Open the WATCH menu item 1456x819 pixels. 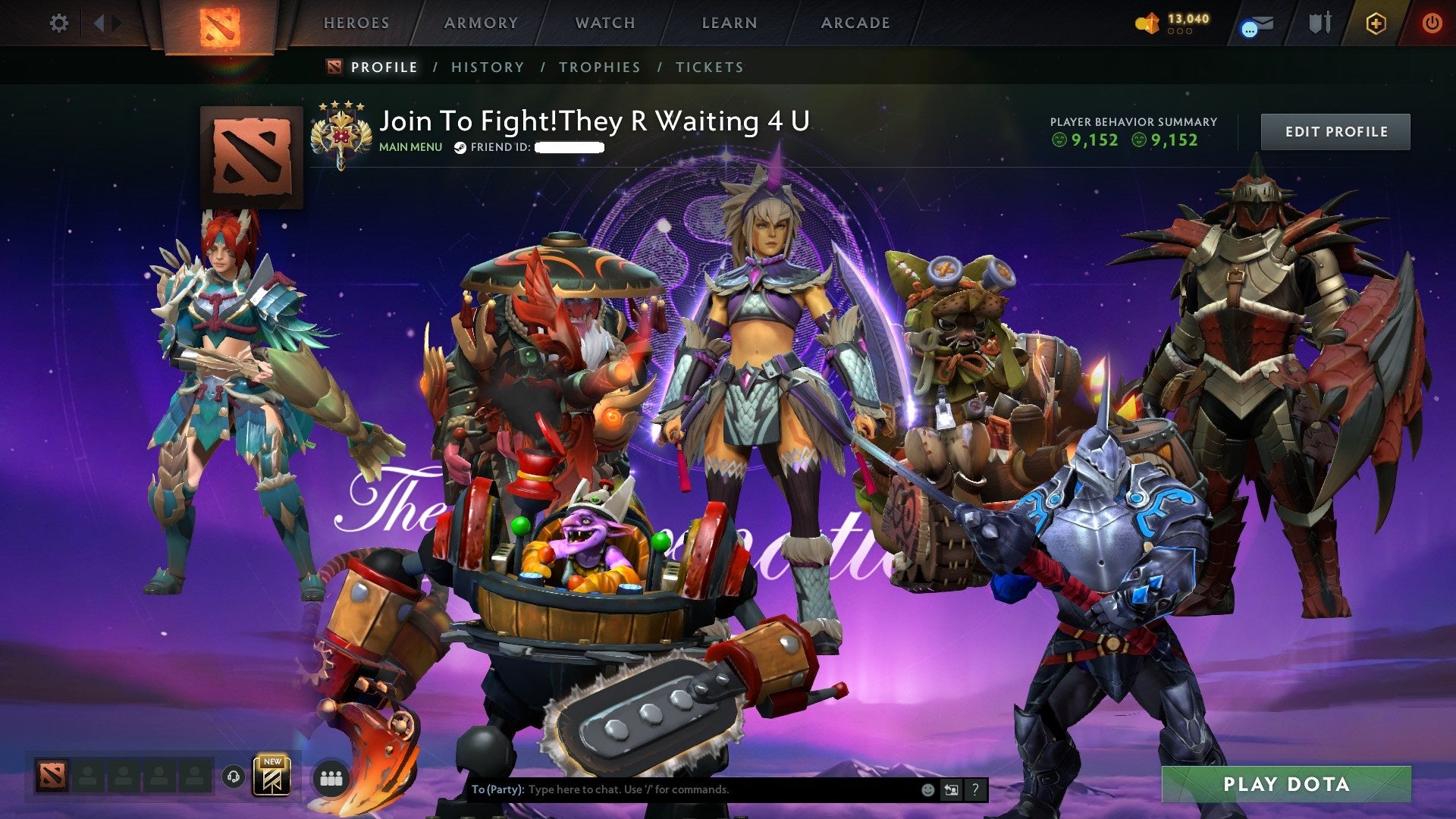(605, 23)
